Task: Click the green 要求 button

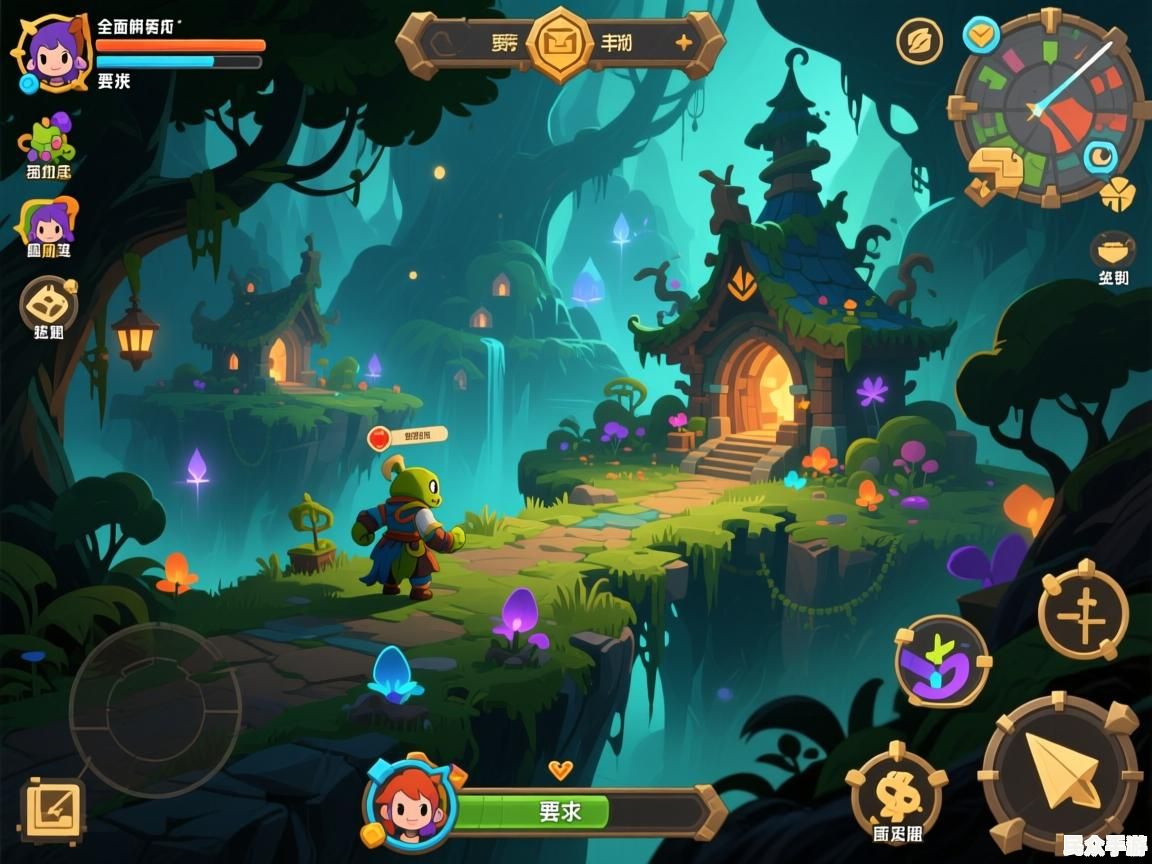Action: point(559,811)
